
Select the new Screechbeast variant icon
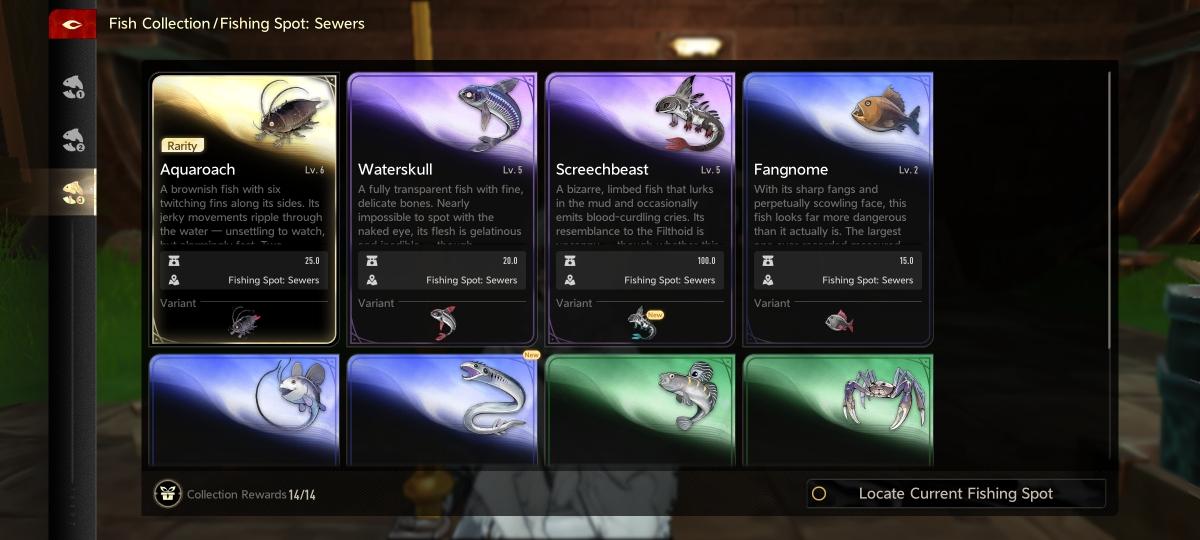[640, 322]
